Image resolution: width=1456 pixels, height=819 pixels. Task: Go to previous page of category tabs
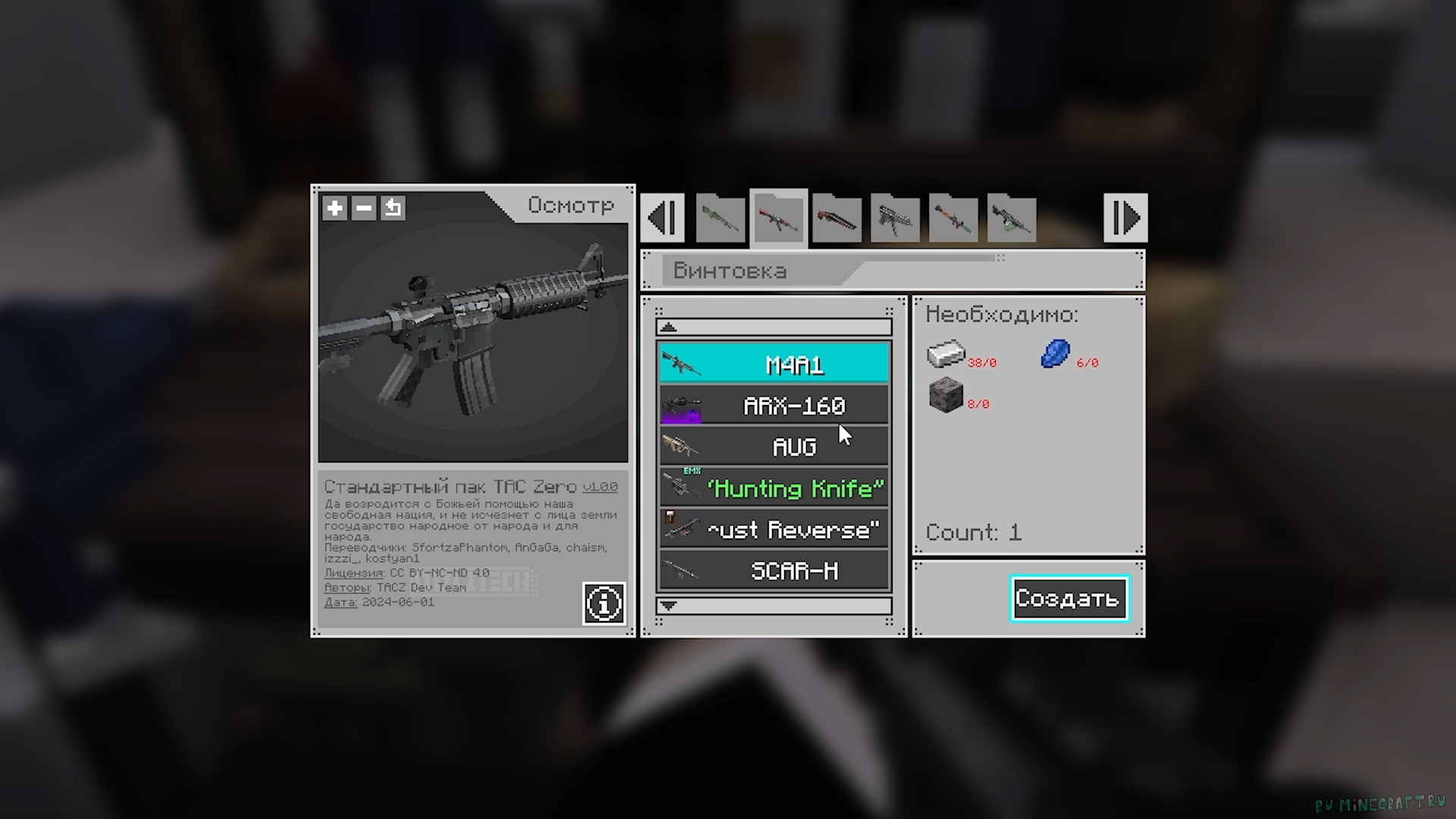point(663,218)
